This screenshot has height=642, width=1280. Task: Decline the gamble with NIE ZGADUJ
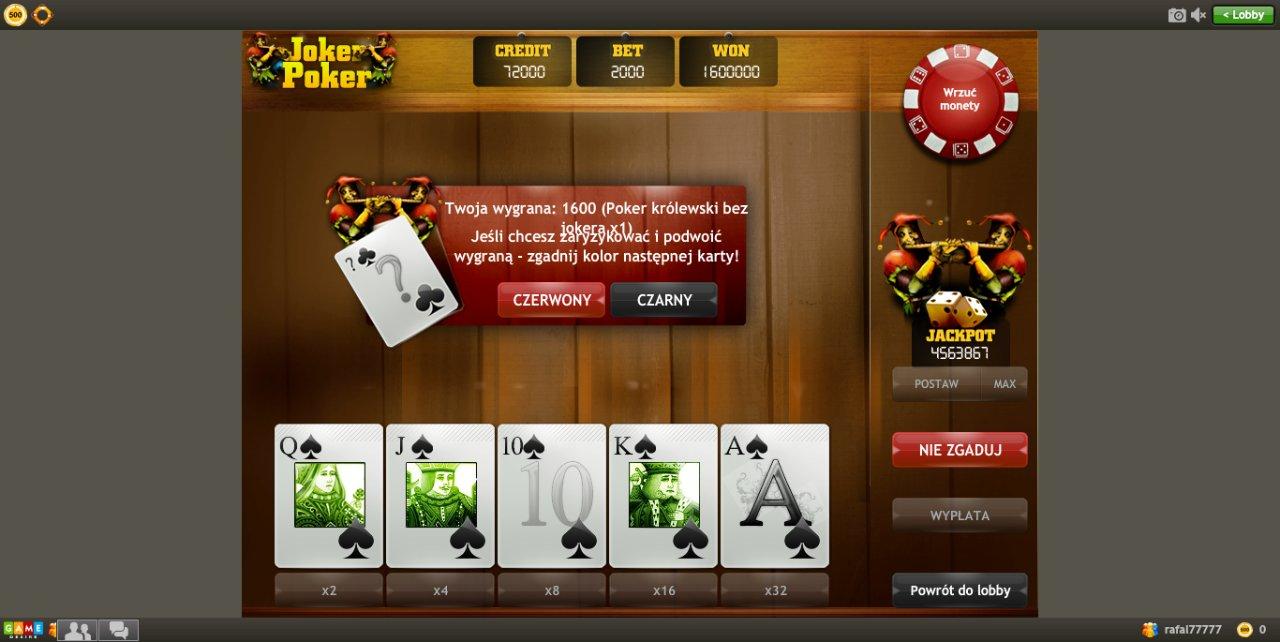pyautogui.click(x=959, y=450)
